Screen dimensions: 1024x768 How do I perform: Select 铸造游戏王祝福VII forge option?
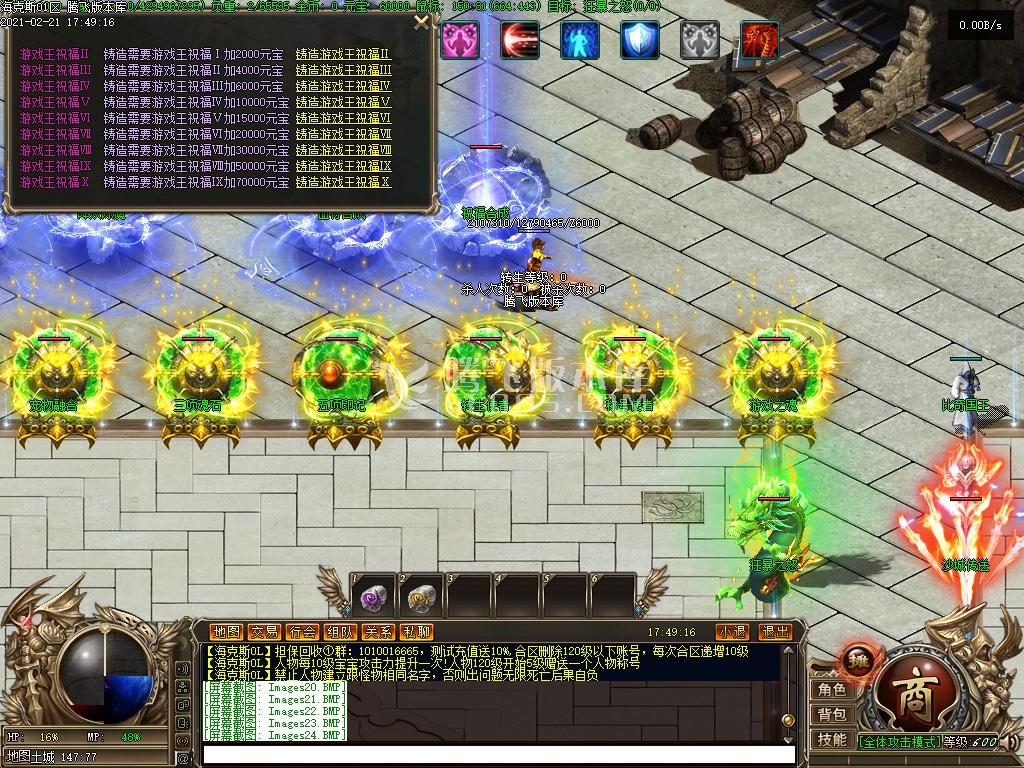tap(342, 134)
